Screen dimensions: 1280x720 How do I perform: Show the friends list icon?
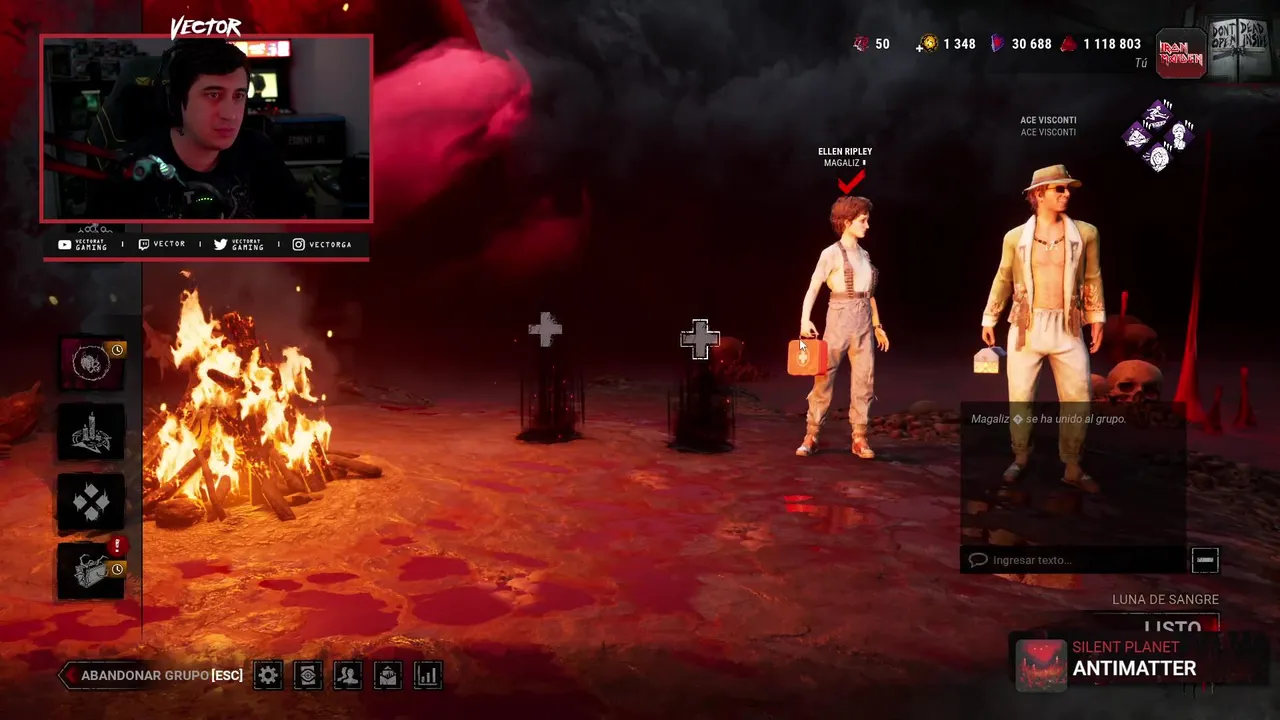tap(348, 676)
